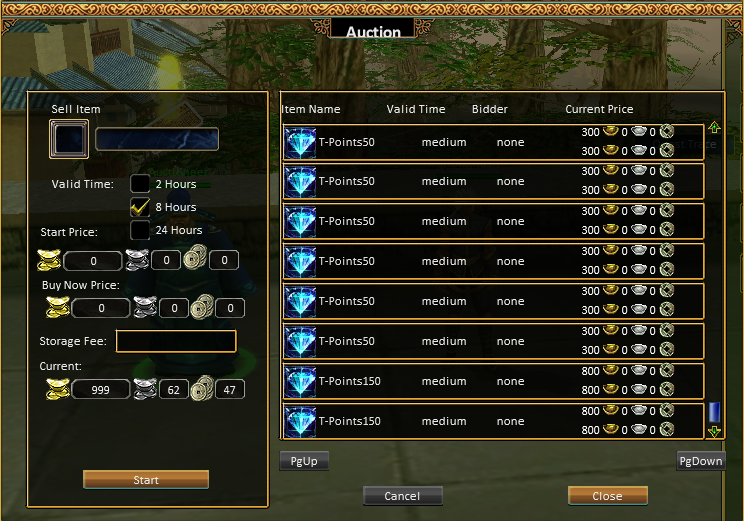
Task: Start the auction listing
Action: (x=146, y=480)
